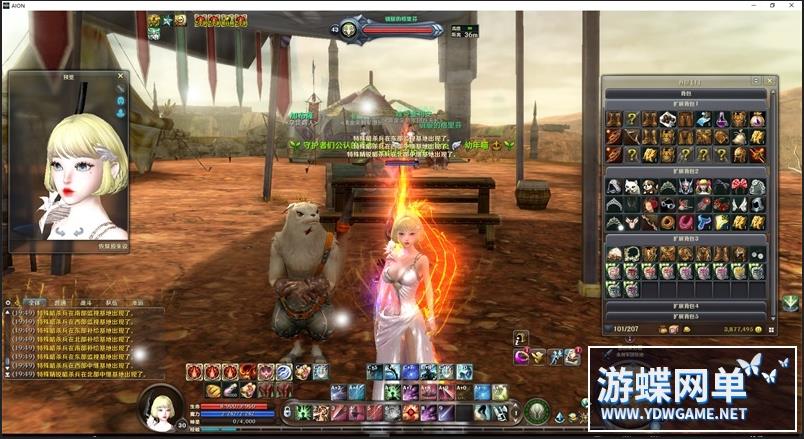The image size is (804, 439).
Task: Click the player portrait at bottom
Action: 159,407
